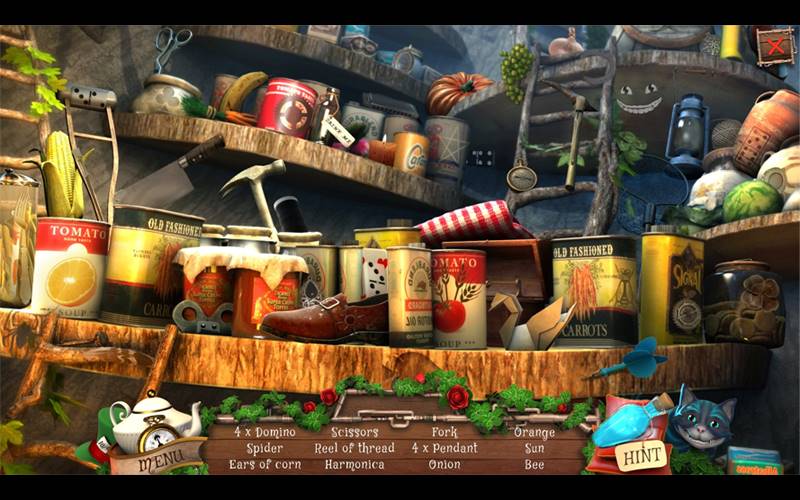Use the Hint button
The height and width of the screenshot is (500, 800).
(640, 455)
